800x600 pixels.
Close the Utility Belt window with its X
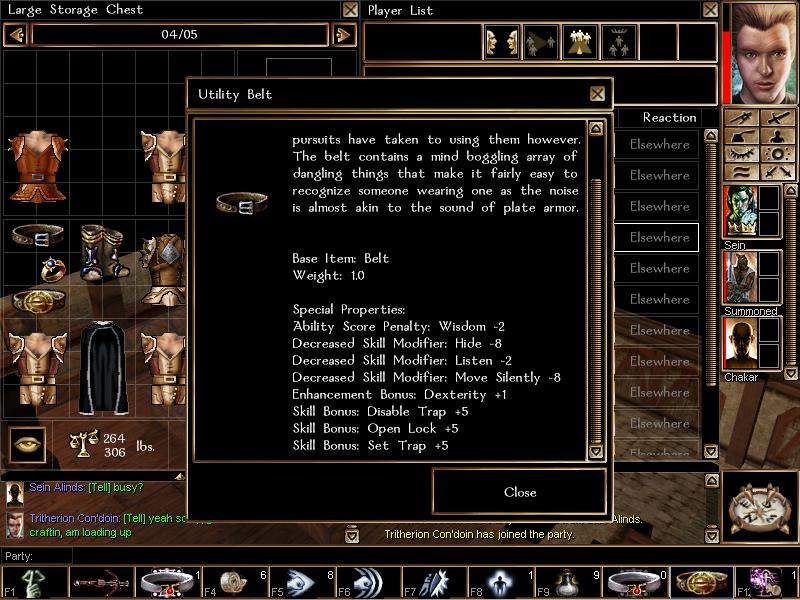coord(597,94)
